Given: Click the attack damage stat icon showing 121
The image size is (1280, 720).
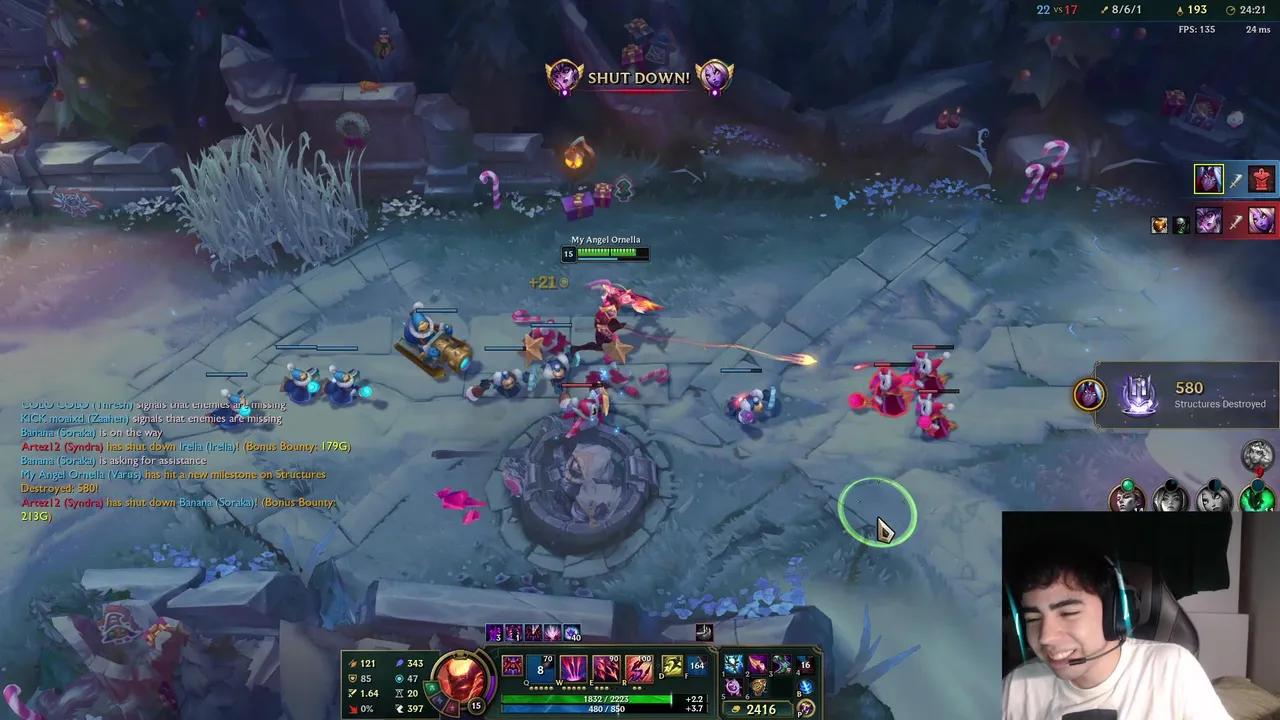Looking at the screenshot, I should [x=352, y=663].
